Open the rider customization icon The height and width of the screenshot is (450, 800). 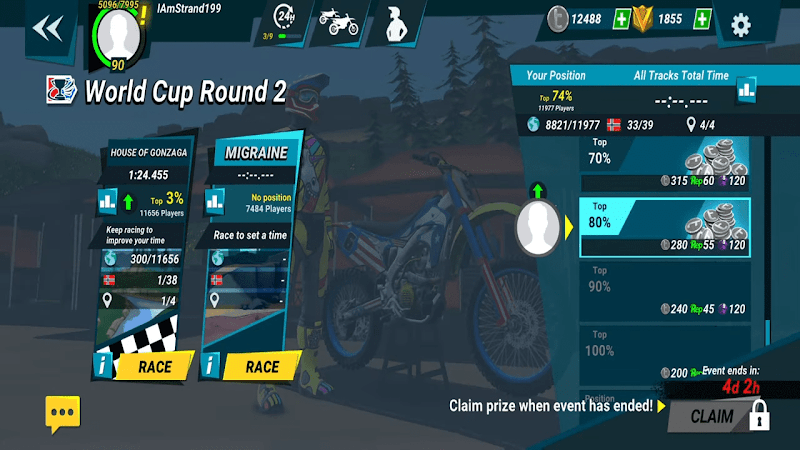tap(393, 24)
